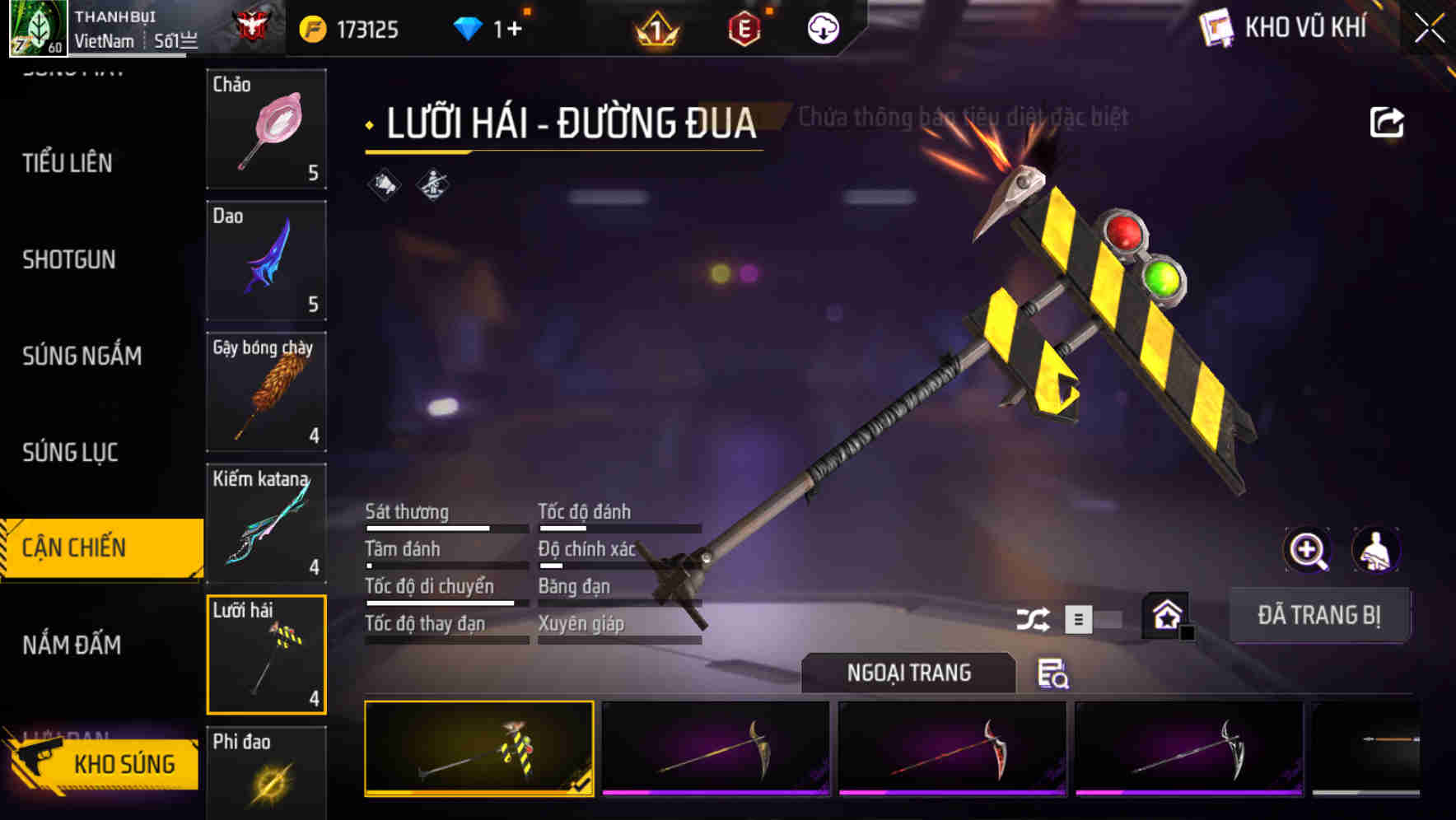This screenshot has height=820, width=1456.
Task: Click the Tốc độ di chuyển stat bar
Action: (x=441, y=603)
